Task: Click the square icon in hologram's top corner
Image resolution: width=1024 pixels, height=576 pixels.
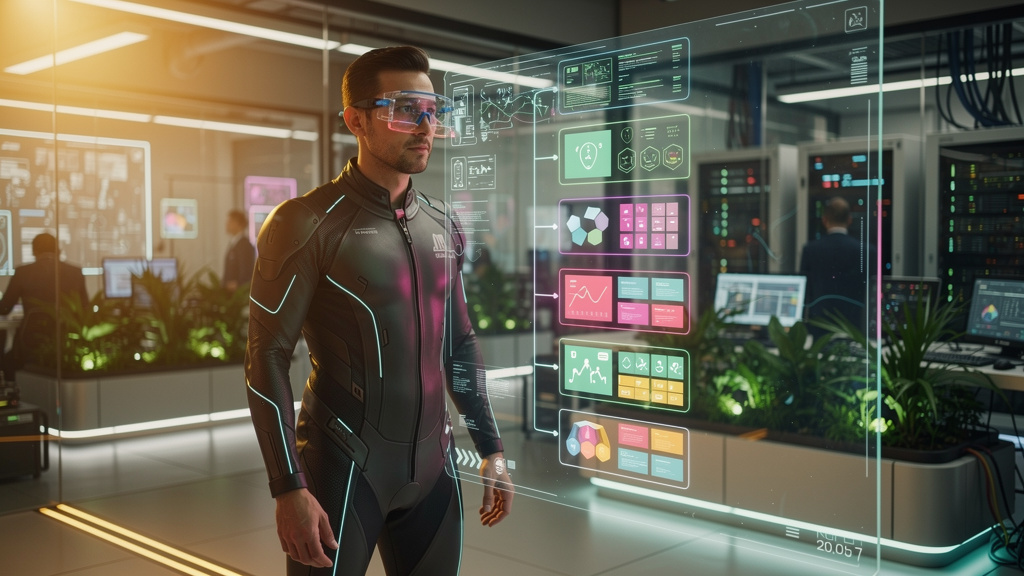Action: (855, 18)
